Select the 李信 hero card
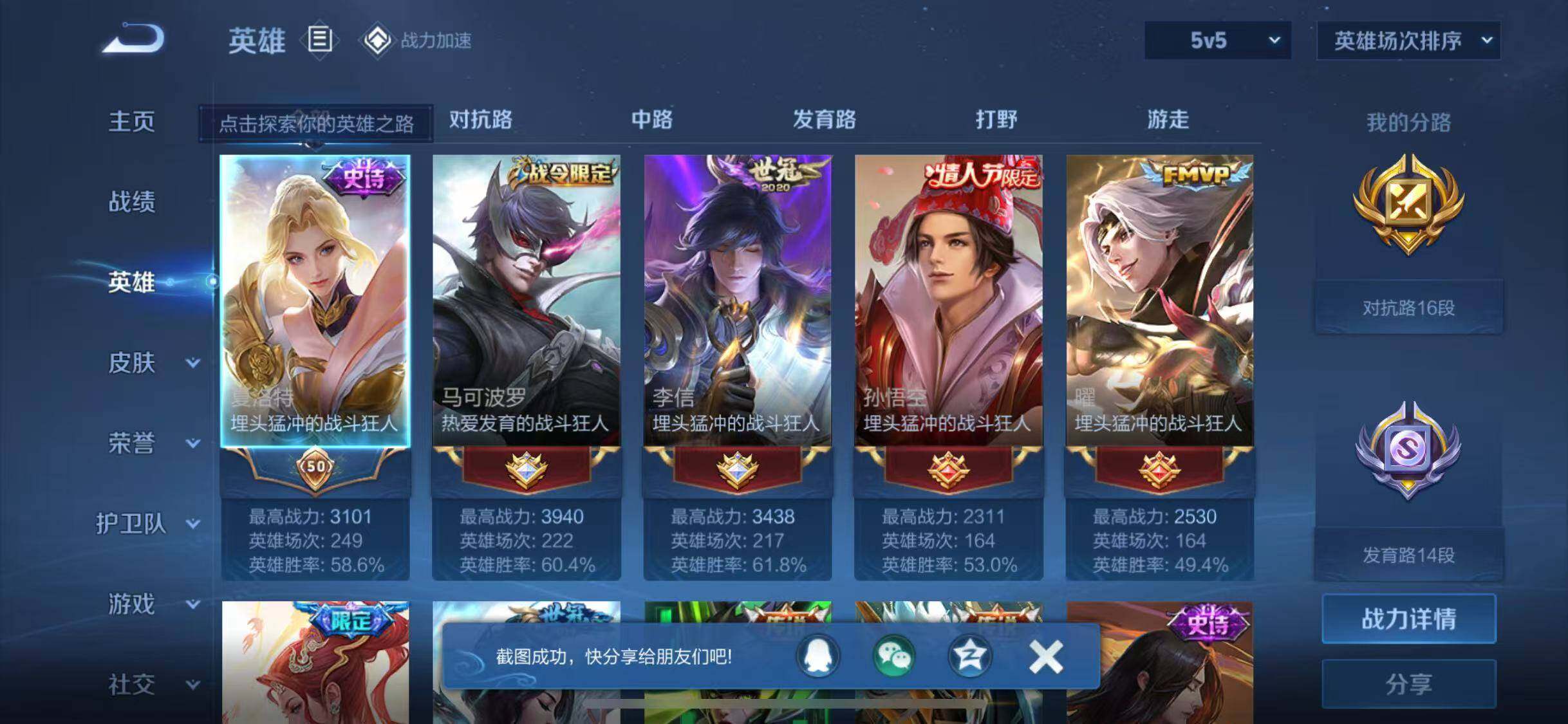1568x724 pixels. point(737,301)
